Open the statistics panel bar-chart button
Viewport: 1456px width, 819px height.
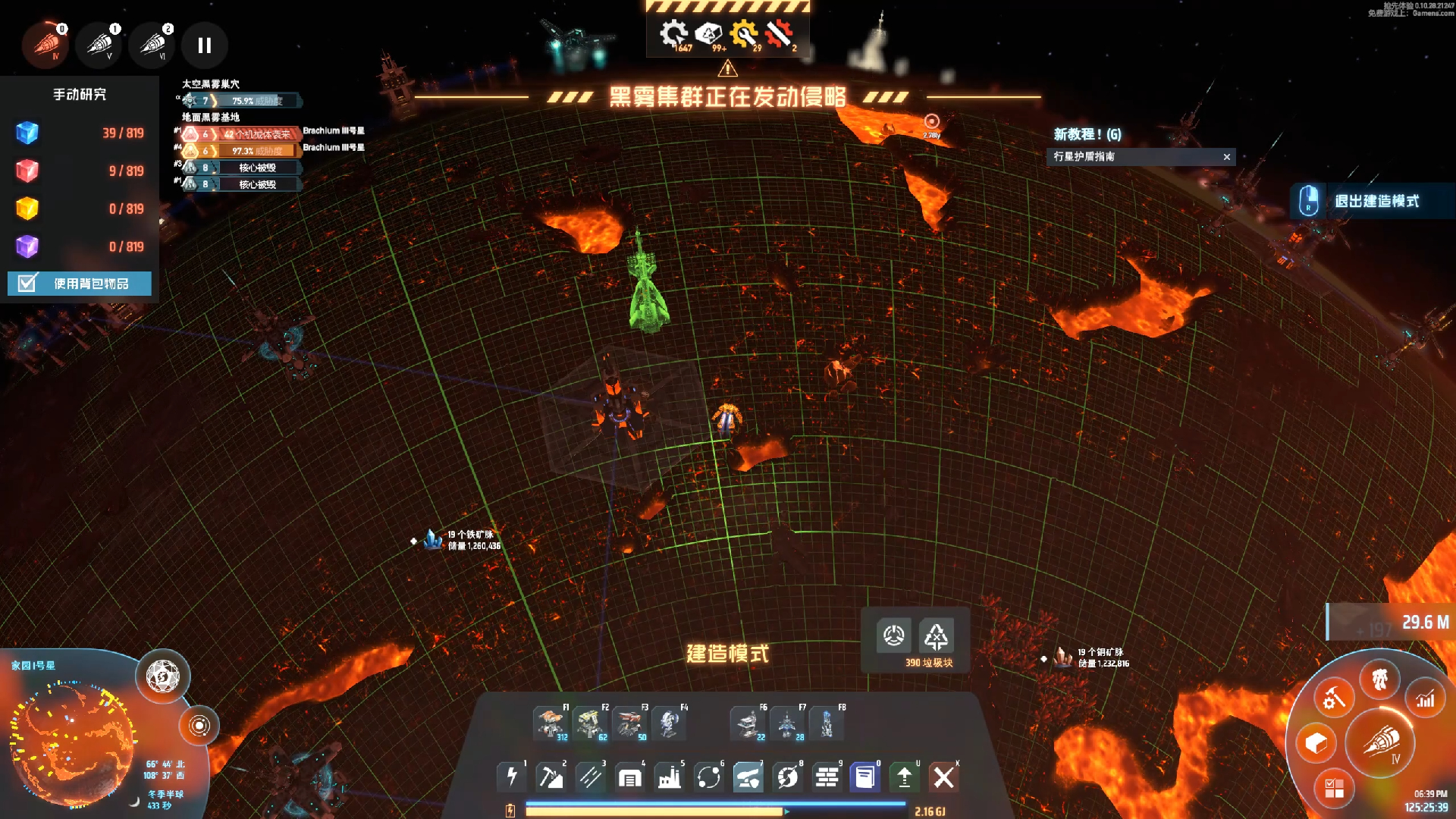point(1425,699)
